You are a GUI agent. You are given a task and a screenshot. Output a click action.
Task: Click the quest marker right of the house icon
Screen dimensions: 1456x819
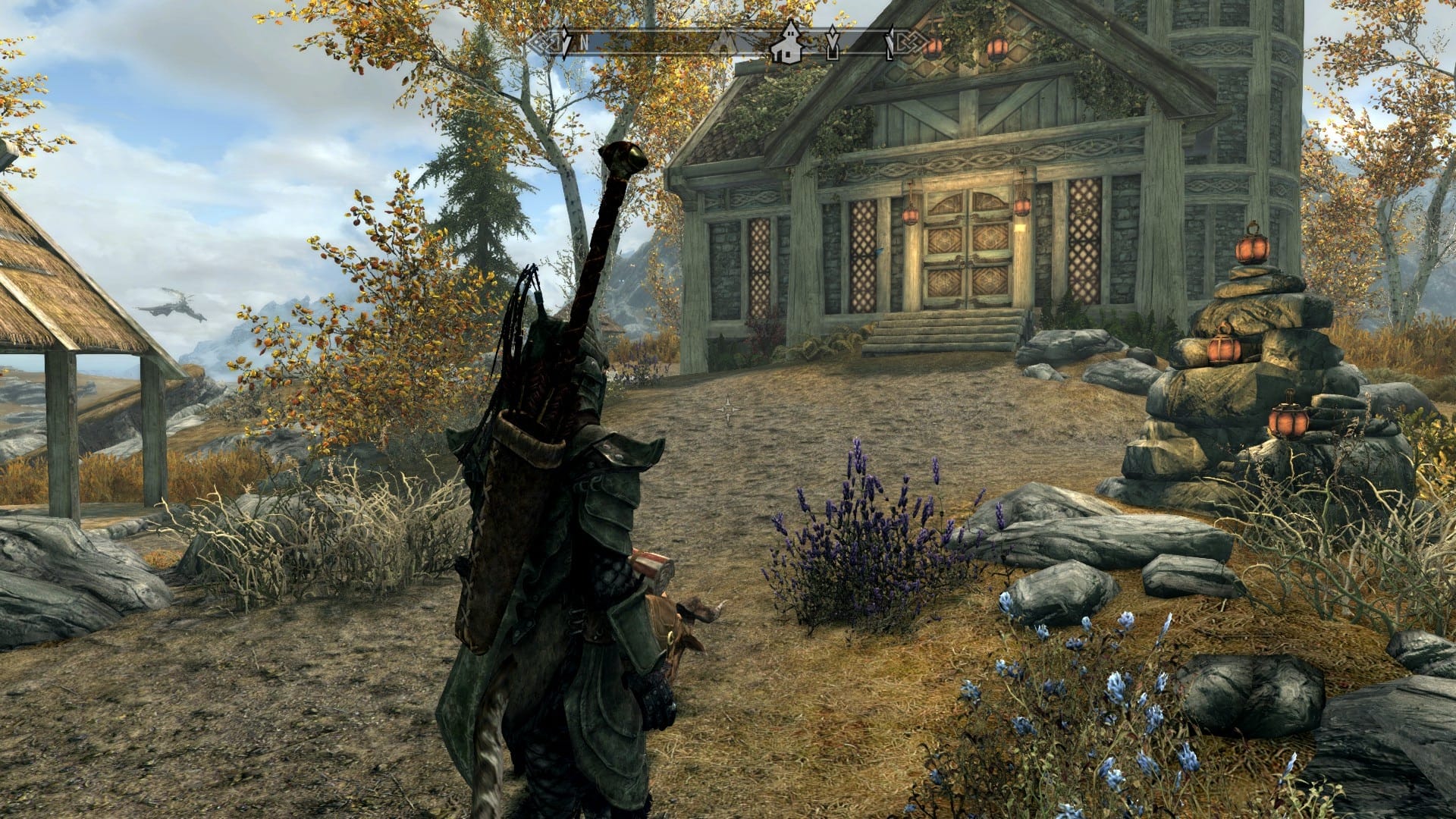point(833,44)
